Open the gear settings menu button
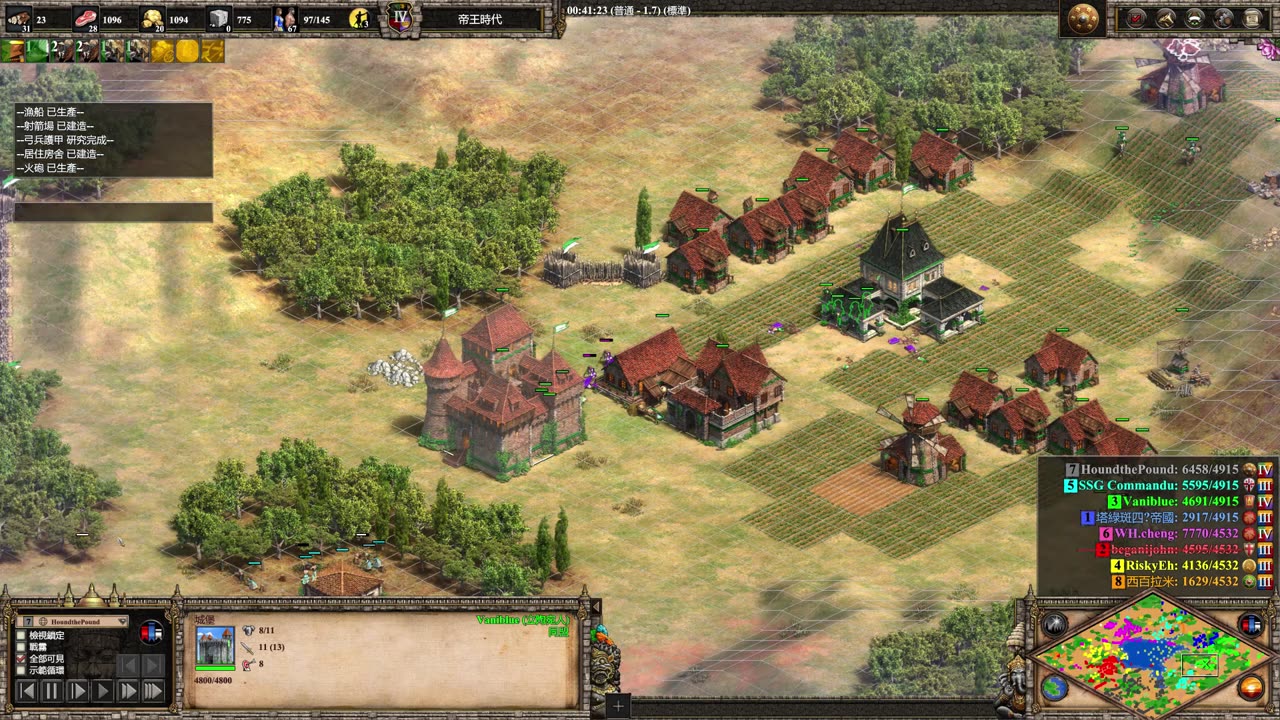Viewport: 1280px width, 720px height. 1223,18
